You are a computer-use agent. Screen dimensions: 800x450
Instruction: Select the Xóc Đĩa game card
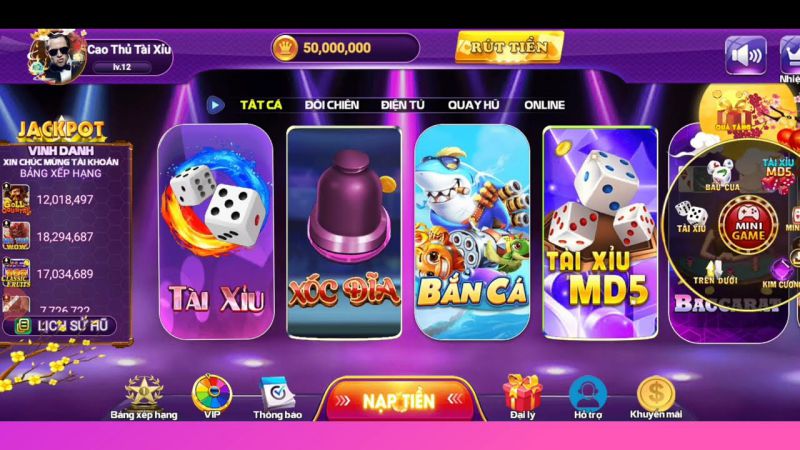(x=344, y=231)
